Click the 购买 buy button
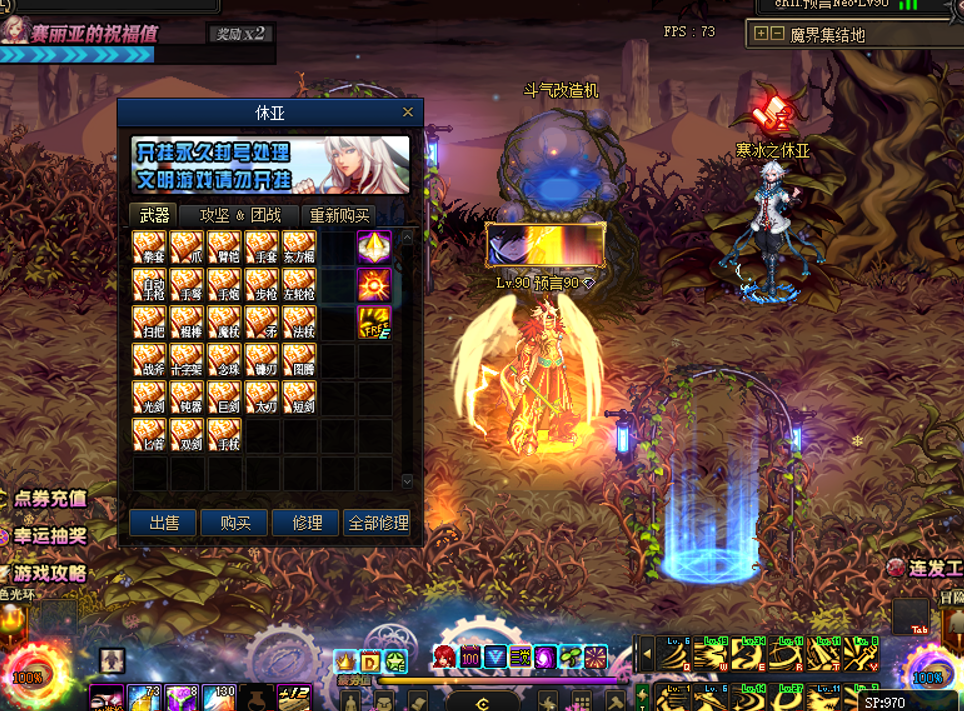 (234, 523)
